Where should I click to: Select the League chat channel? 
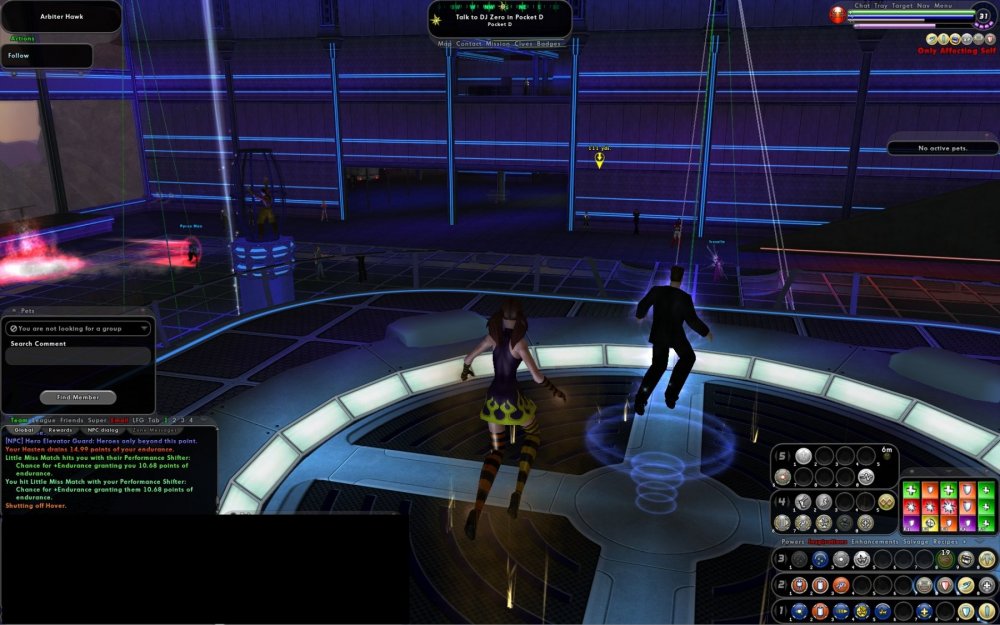point(42,420)
